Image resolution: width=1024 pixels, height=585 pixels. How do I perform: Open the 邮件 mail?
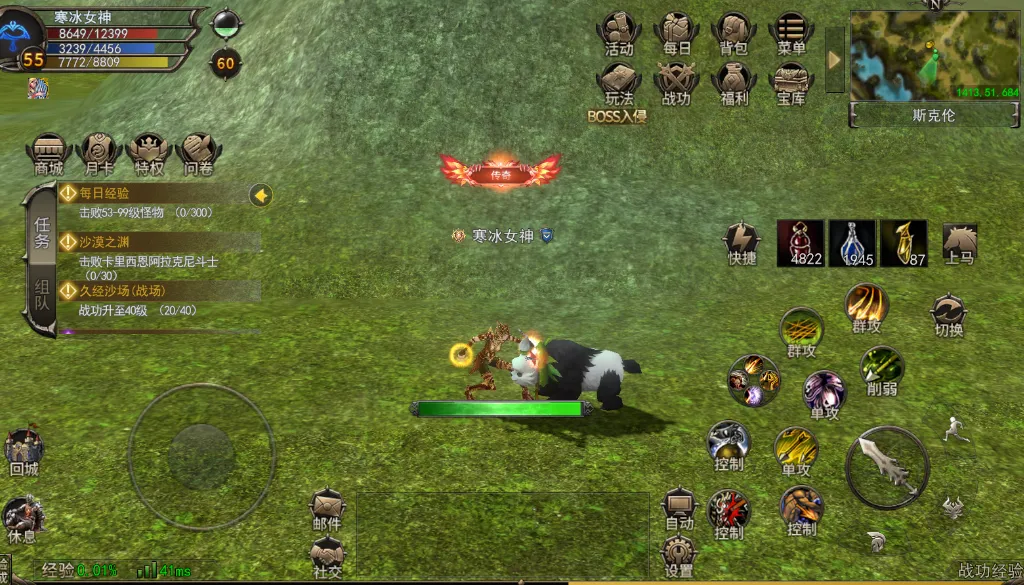tap(327, 508)
